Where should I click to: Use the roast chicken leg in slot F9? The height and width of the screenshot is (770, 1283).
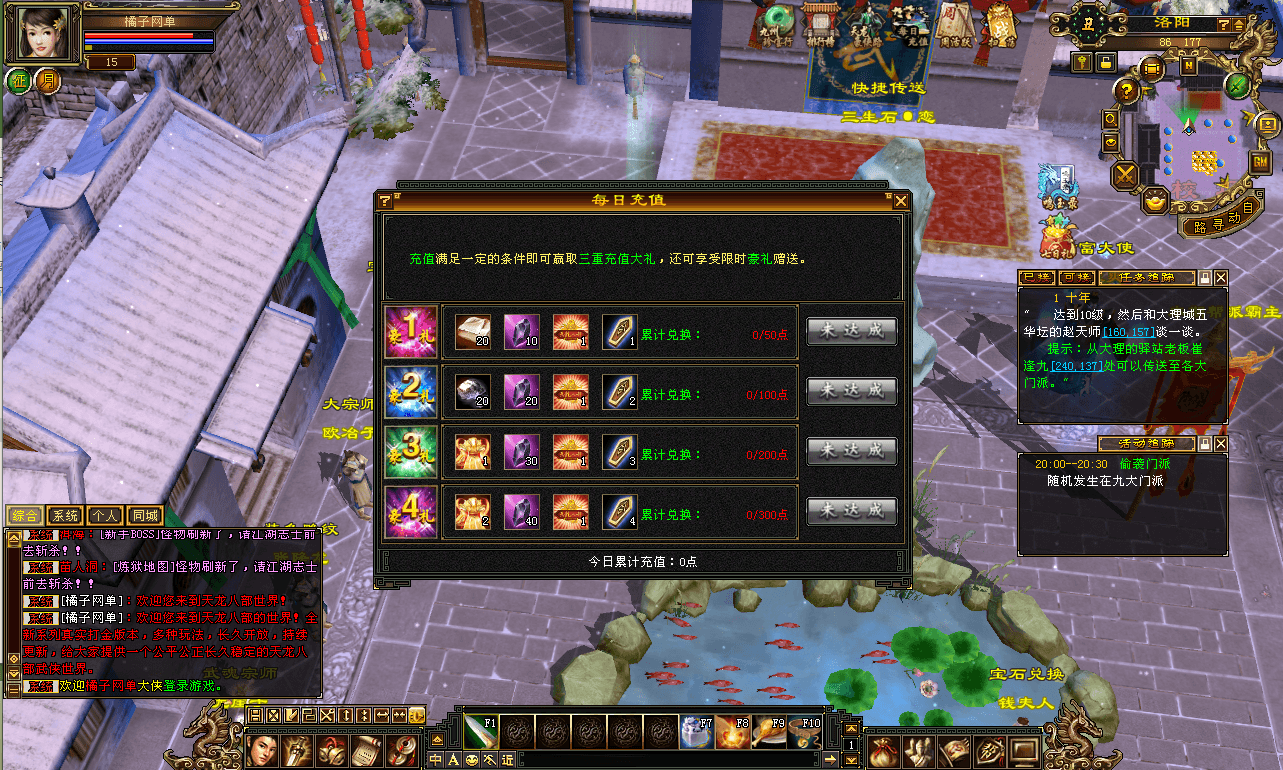click(x=770, y=733)
